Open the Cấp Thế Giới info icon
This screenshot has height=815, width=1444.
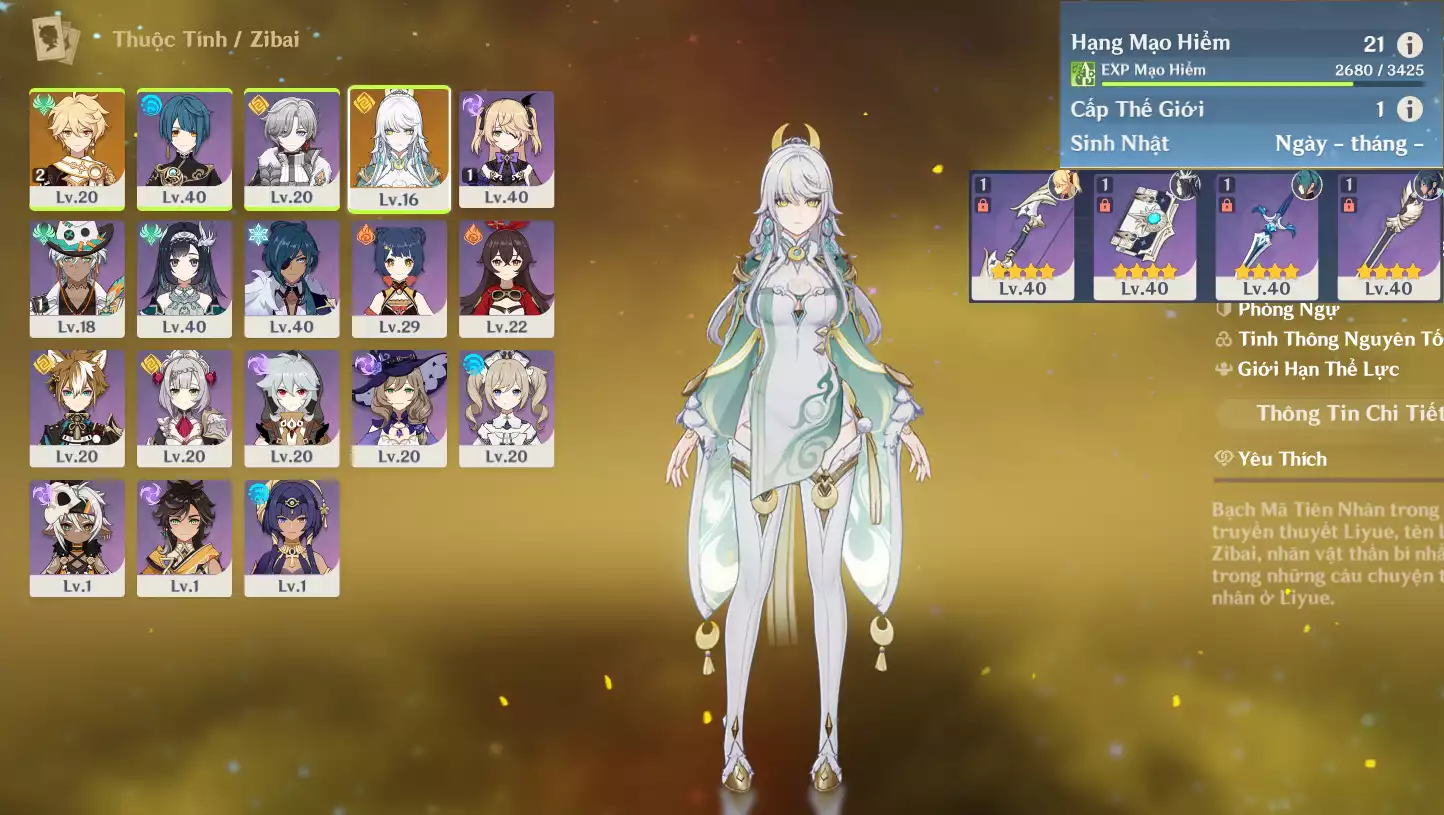click(x=1409, y=109)
